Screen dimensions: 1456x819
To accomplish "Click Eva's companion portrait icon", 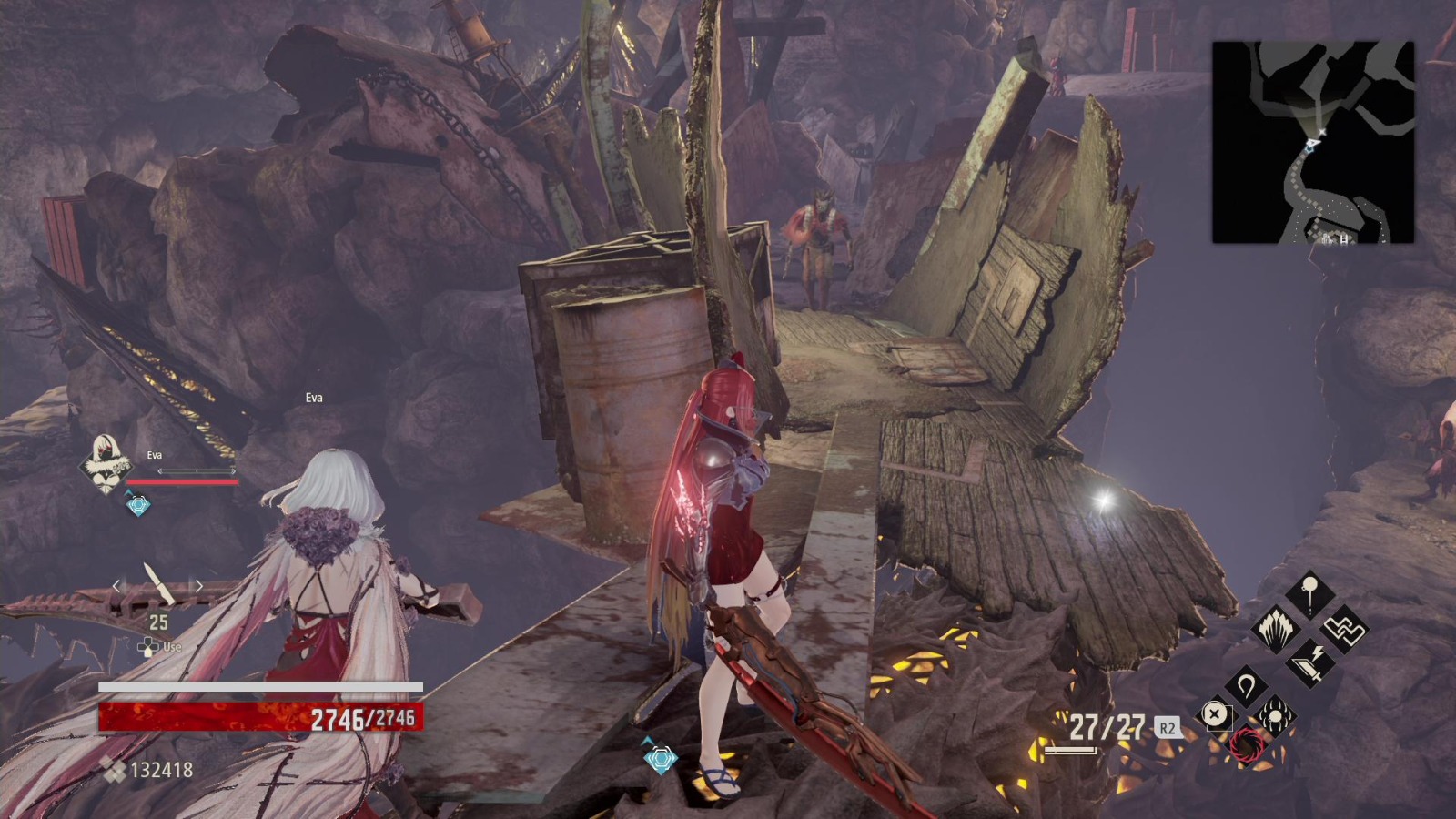I will coord(106,466).
